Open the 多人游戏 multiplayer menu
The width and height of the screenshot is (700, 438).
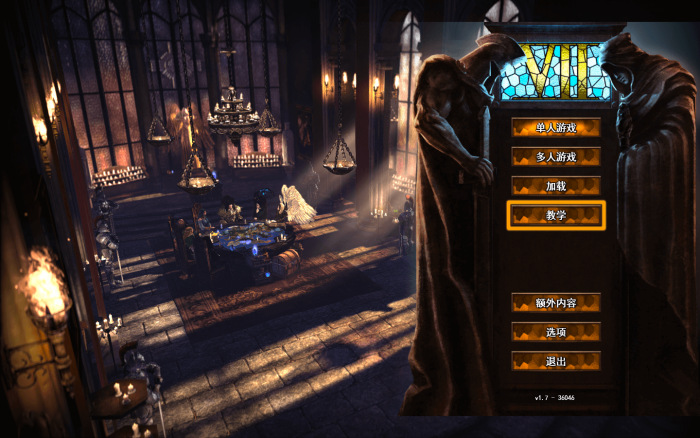(556, 156)
